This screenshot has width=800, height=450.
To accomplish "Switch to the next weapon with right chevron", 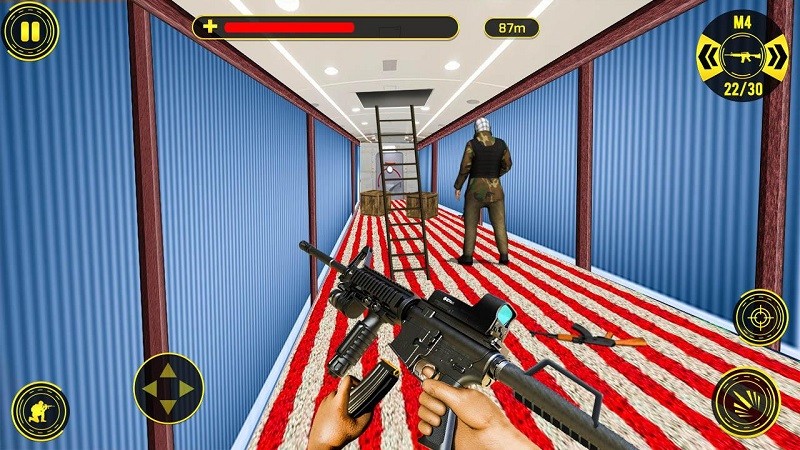I will pos(777,57).
